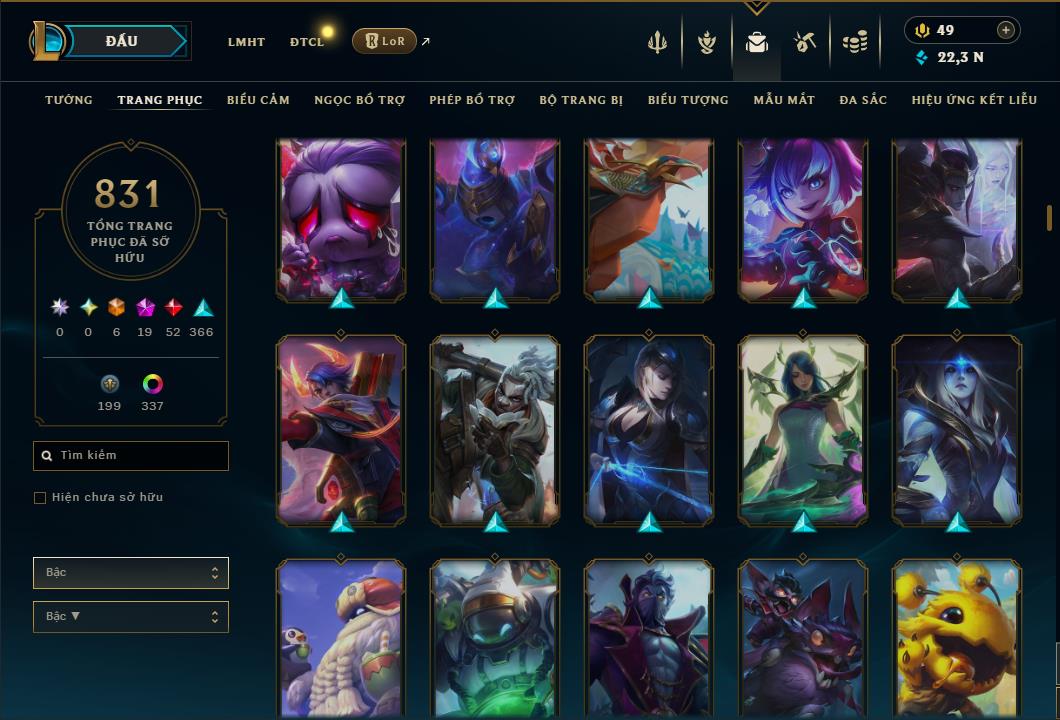Switch to the TƯỚNG champions tab
Image resolution: width=1060 pixels, height=720 pixels.
pos(69,100)
